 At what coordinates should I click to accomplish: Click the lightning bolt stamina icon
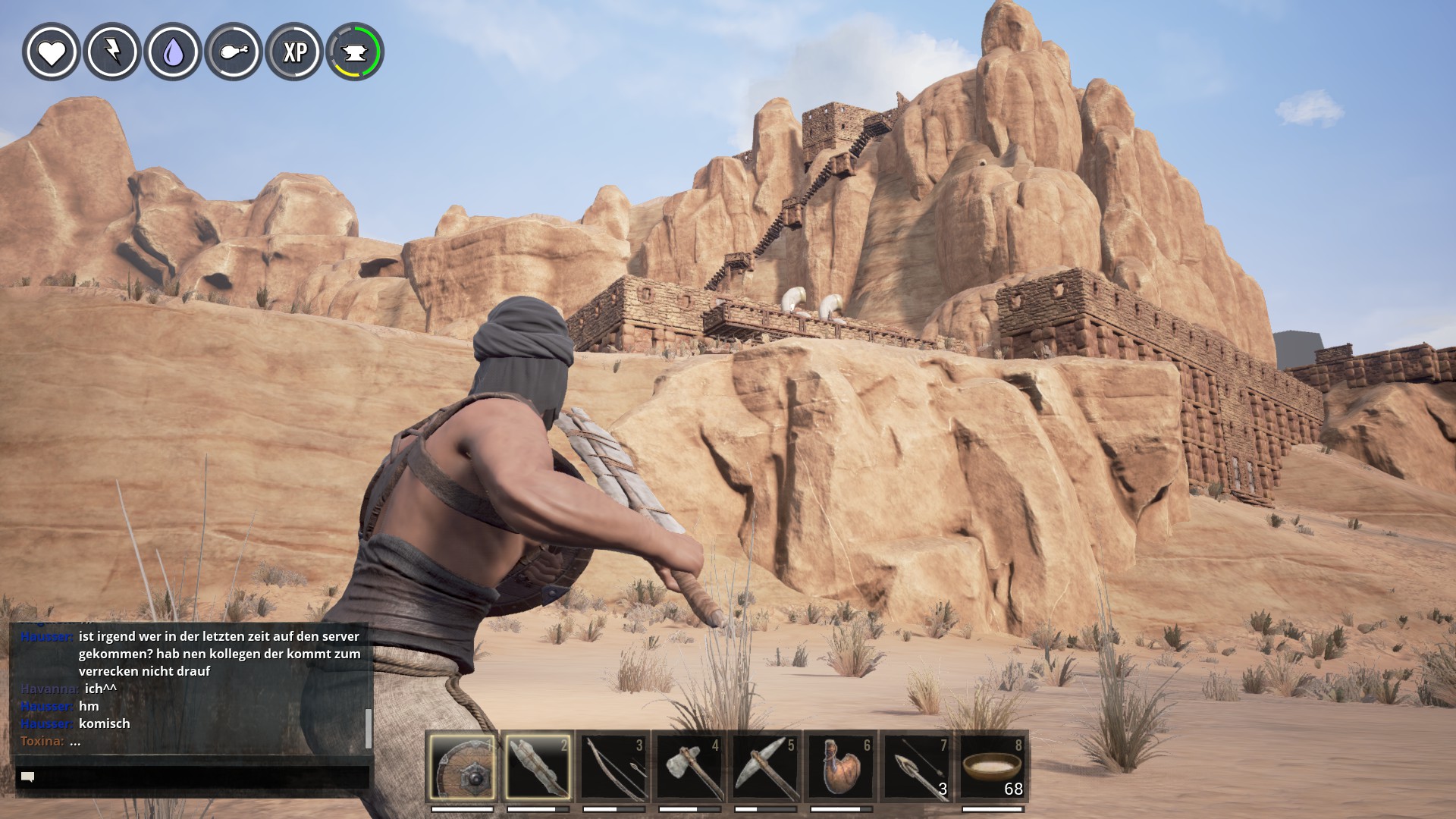112,52
